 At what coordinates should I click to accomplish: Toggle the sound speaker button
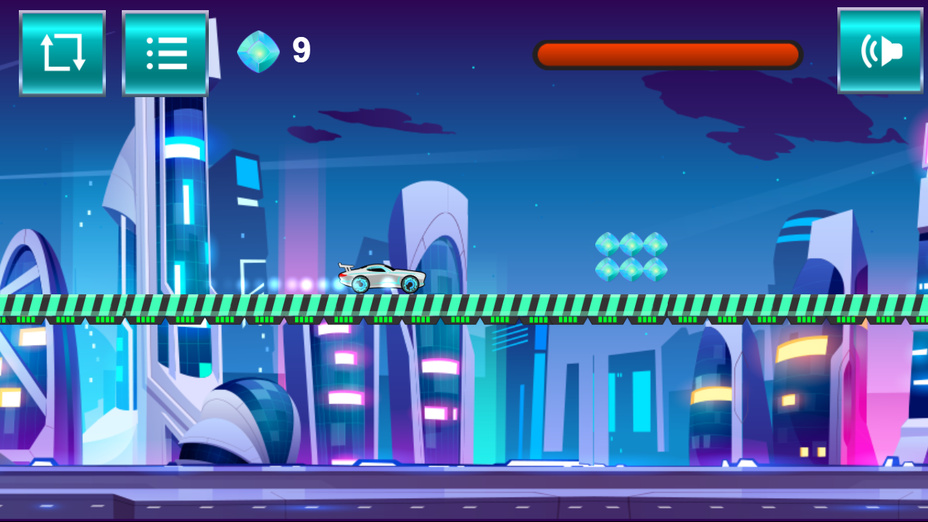(880, 51)
